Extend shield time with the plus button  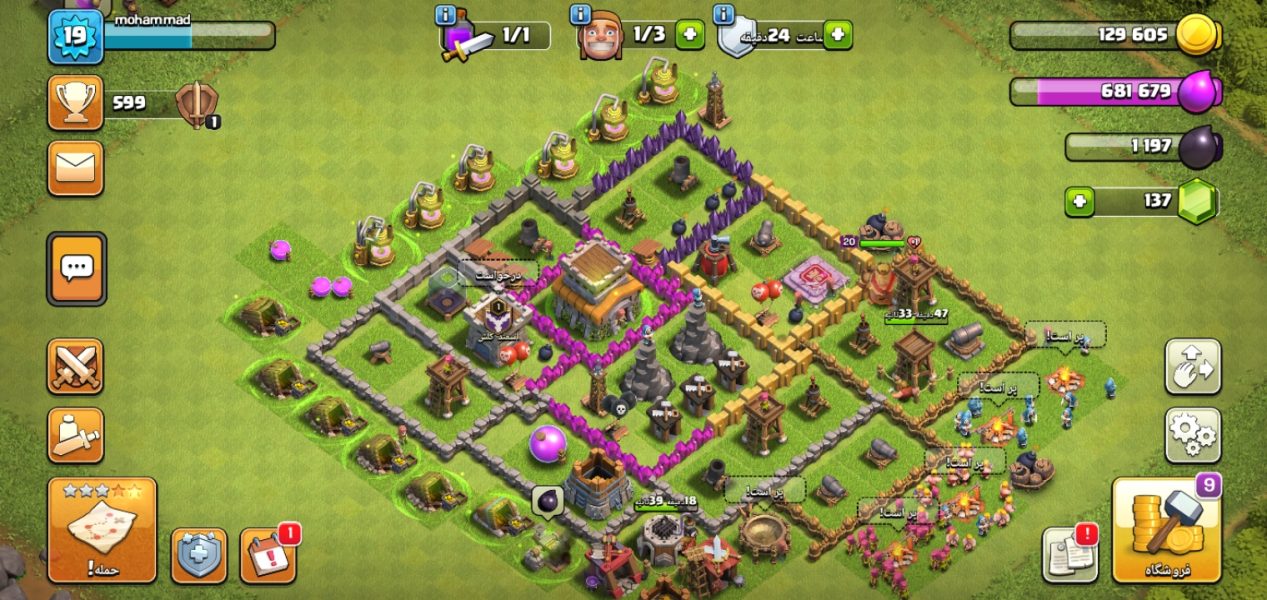[836, 35]
